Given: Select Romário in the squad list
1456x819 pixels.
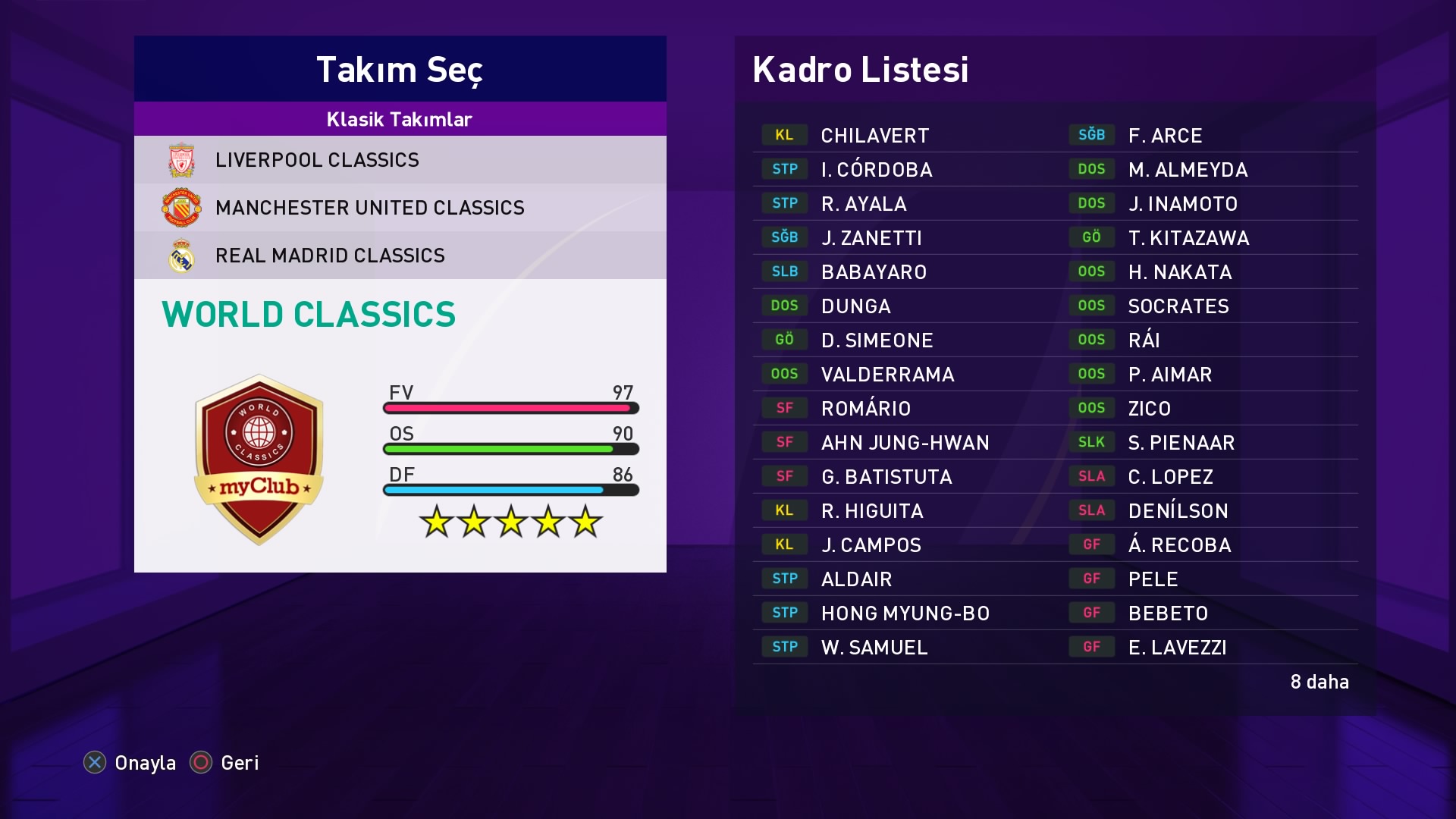Looking at the screenshot, I should 865,409.
